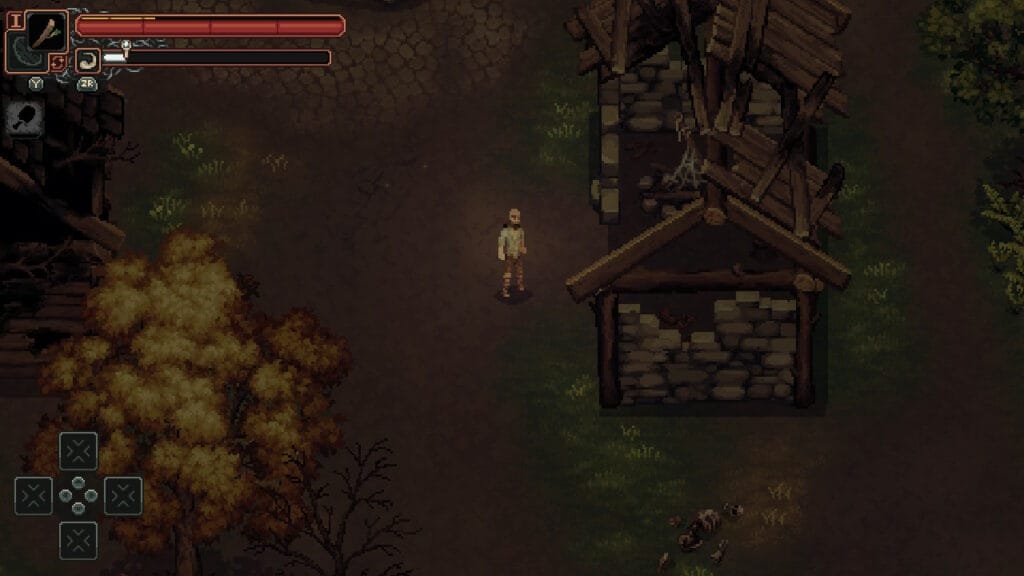This screenshot has width=1024, height=576.
Task: Activate the curled swirl ability icon
Action: [x=88, y=59]
